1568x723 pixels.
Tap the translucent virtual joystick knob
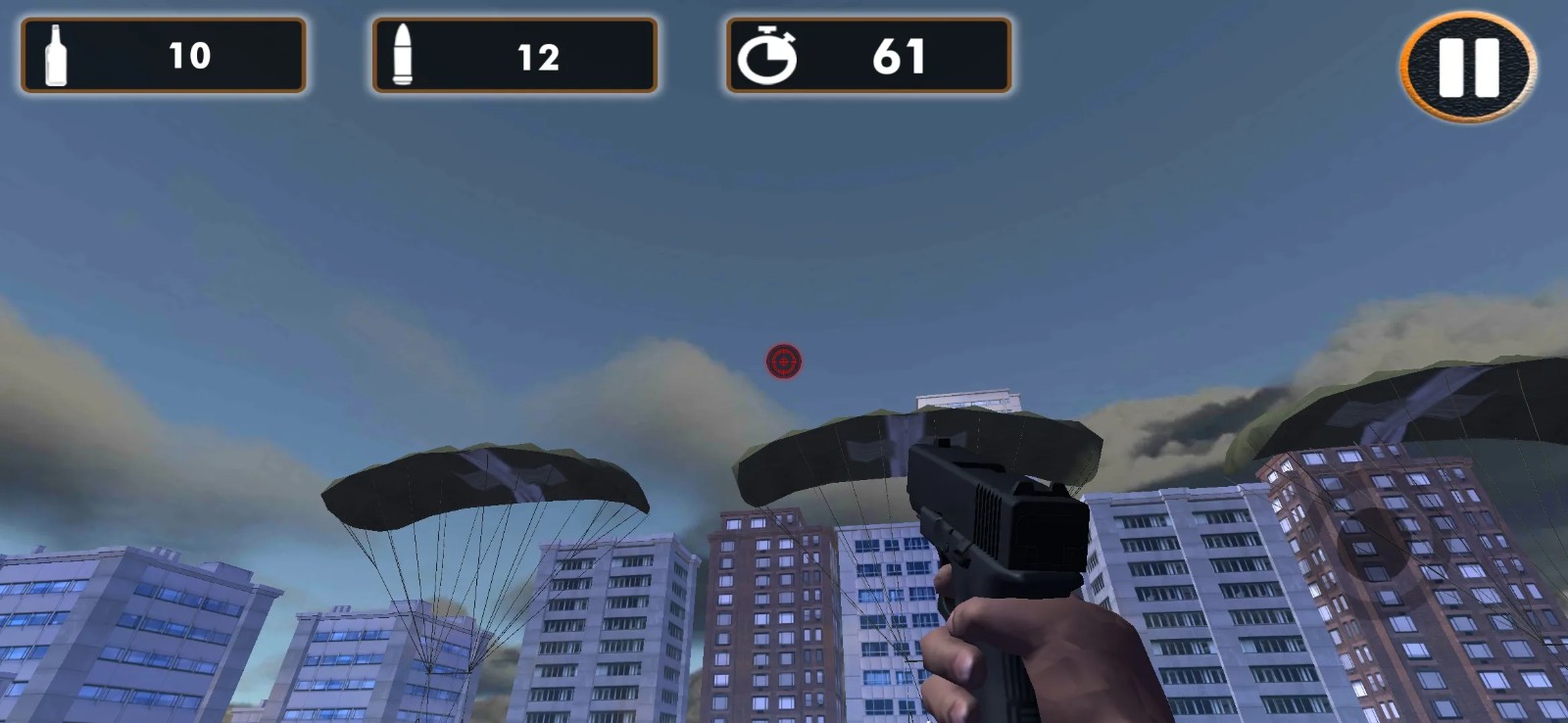tap(1374, 545)
